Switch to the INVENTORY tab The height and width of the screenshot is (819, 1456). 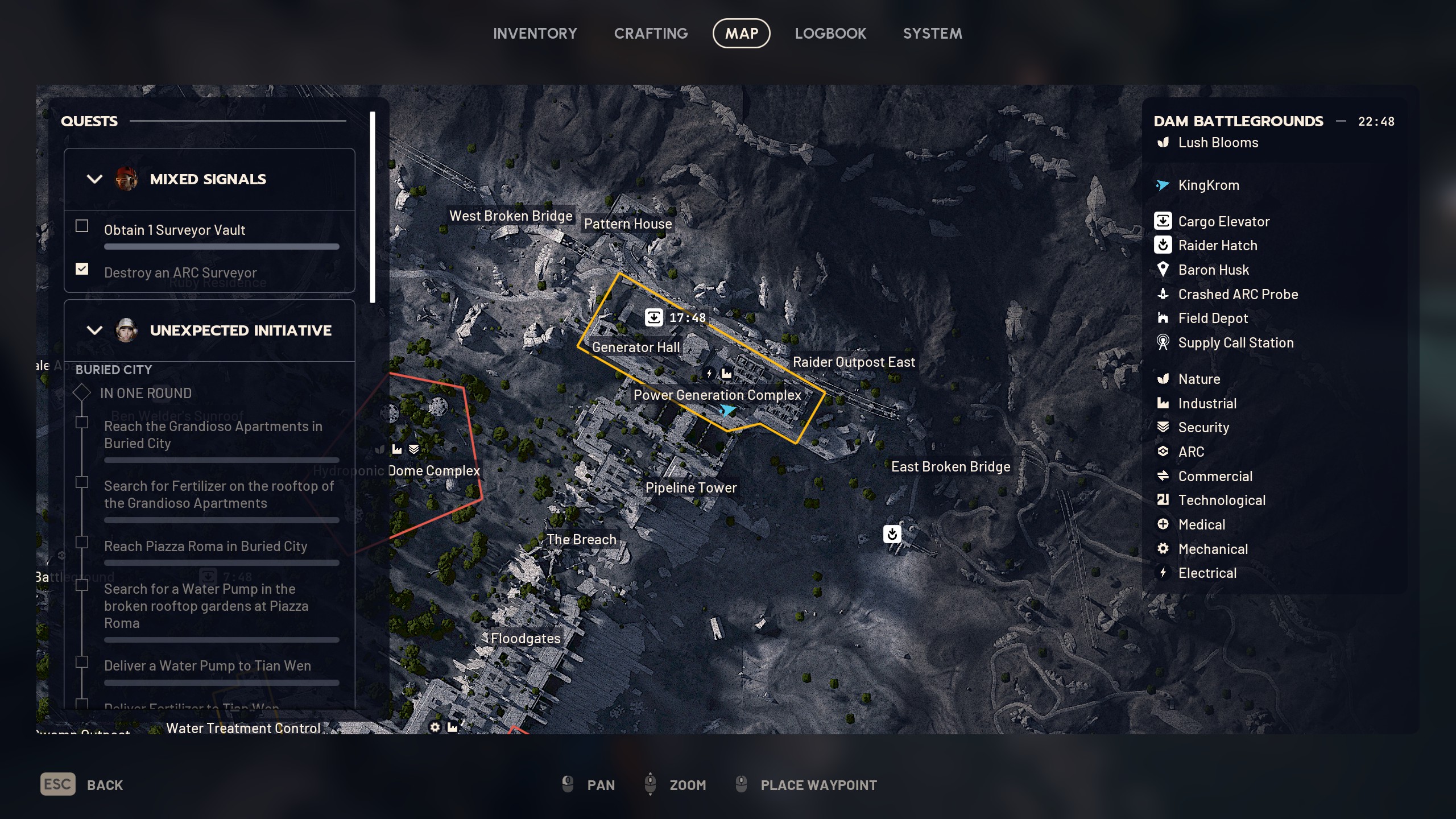pos(535,33)
